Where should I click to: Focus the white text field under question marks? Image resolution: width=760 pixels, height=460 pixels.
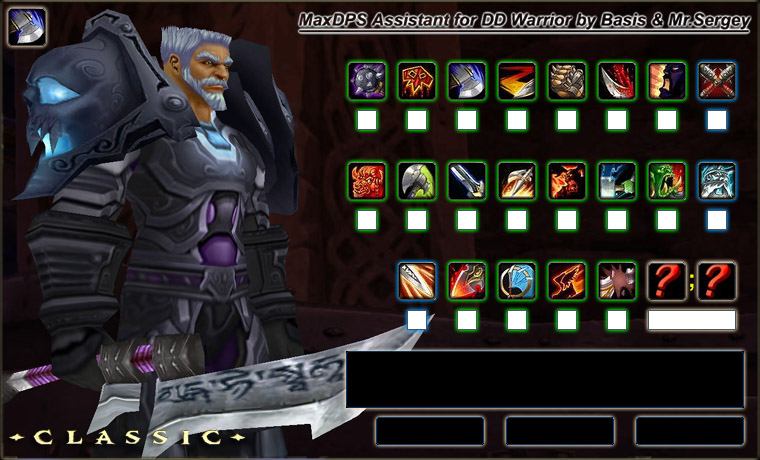692,320
